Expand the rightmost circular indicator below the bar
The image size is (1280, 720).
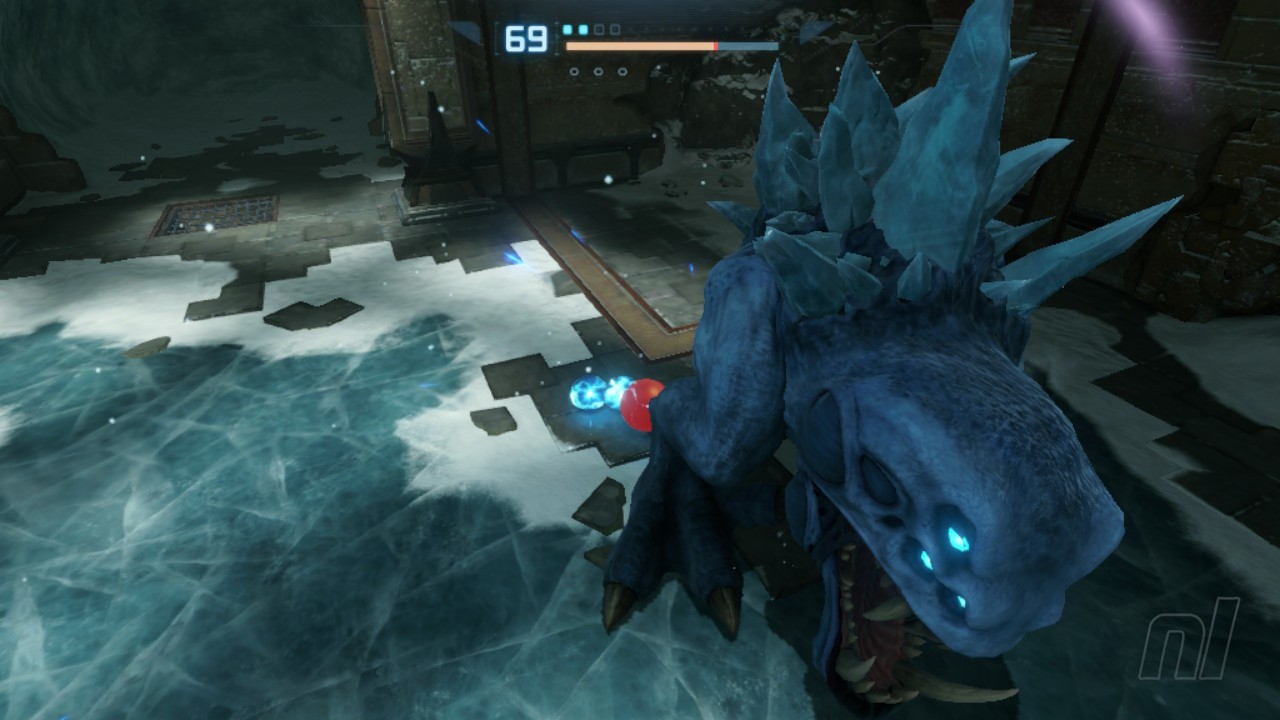[622, 72]
